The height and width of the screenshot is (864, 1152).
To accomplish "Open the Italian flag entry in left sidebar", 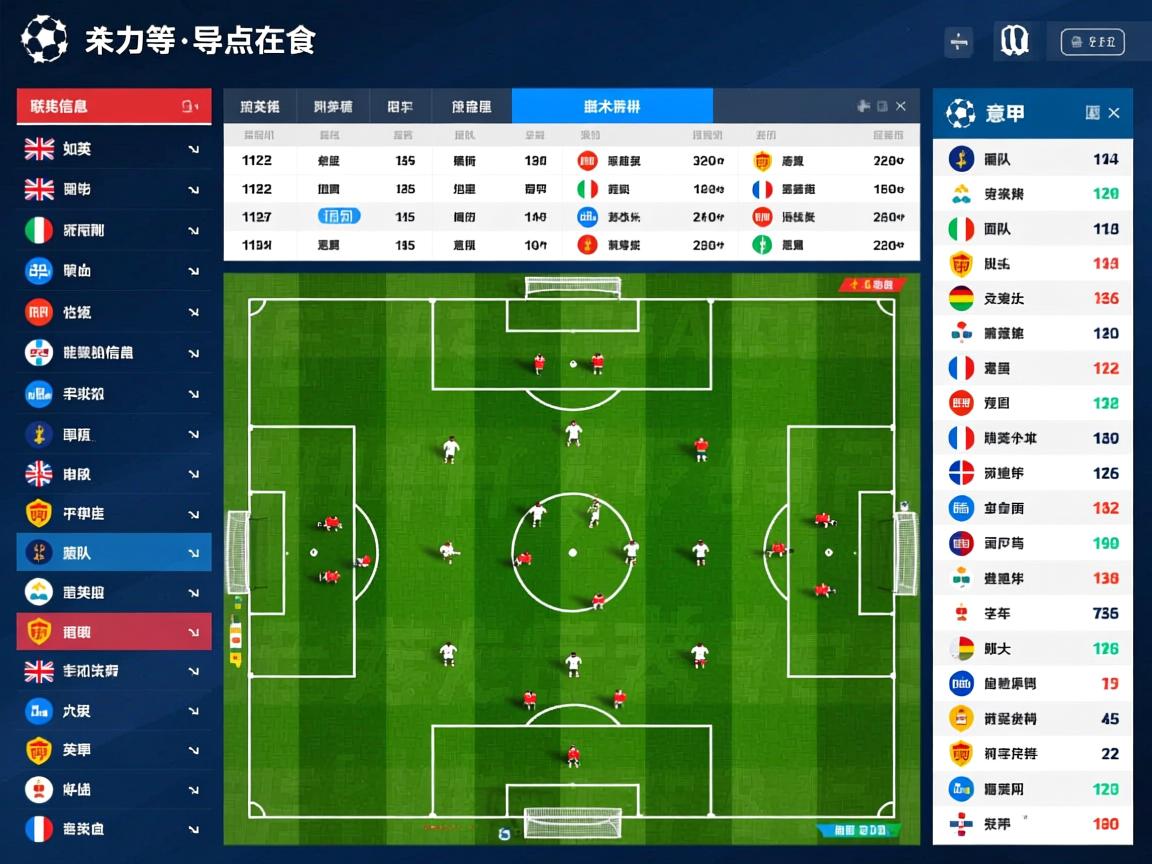I will click(113, 230).
